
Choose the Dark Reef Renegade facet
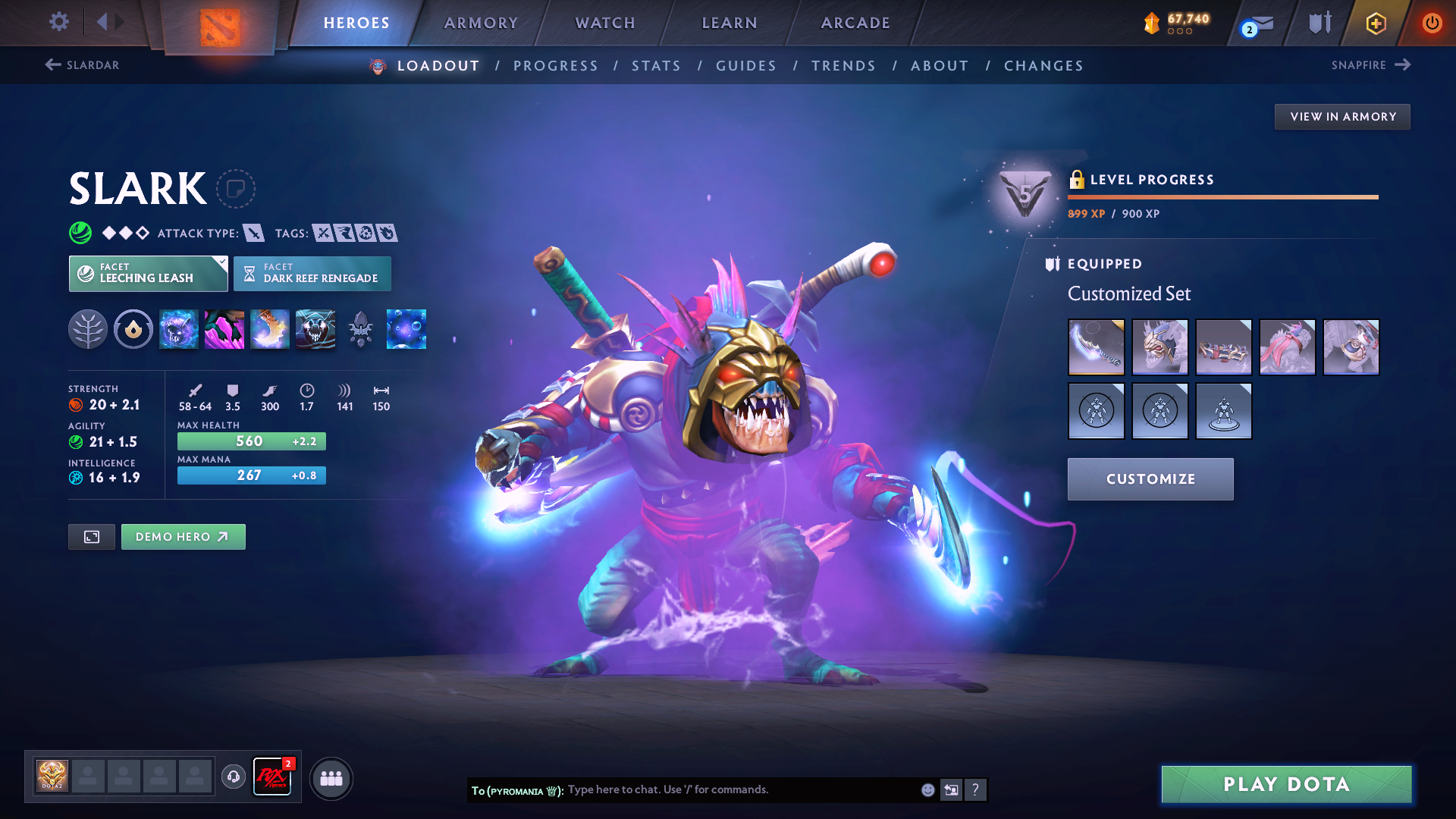312,274
